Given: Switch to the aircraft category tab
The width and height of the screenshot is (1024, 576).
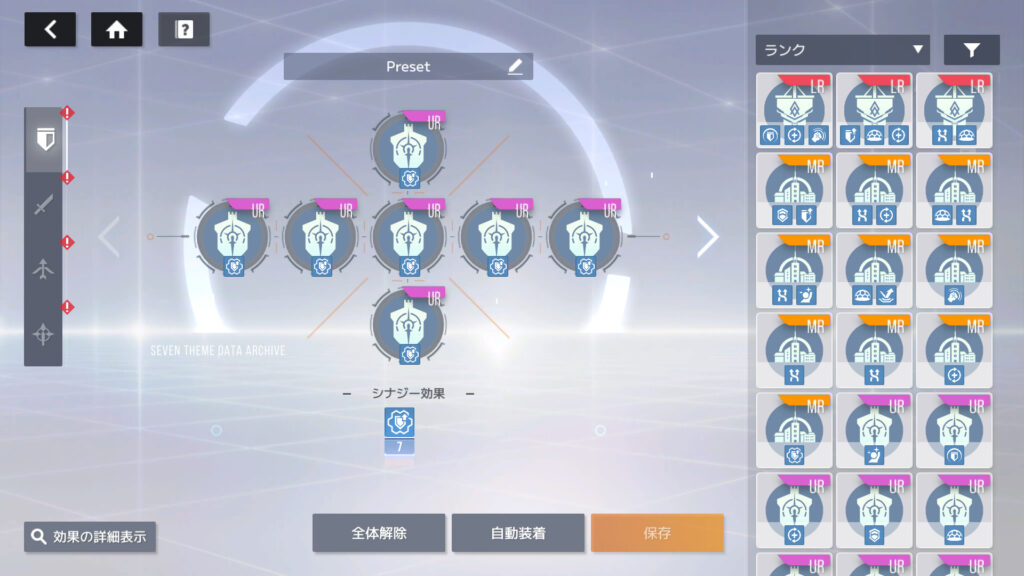Looking at the screenshot, I should tap(43, 270).
